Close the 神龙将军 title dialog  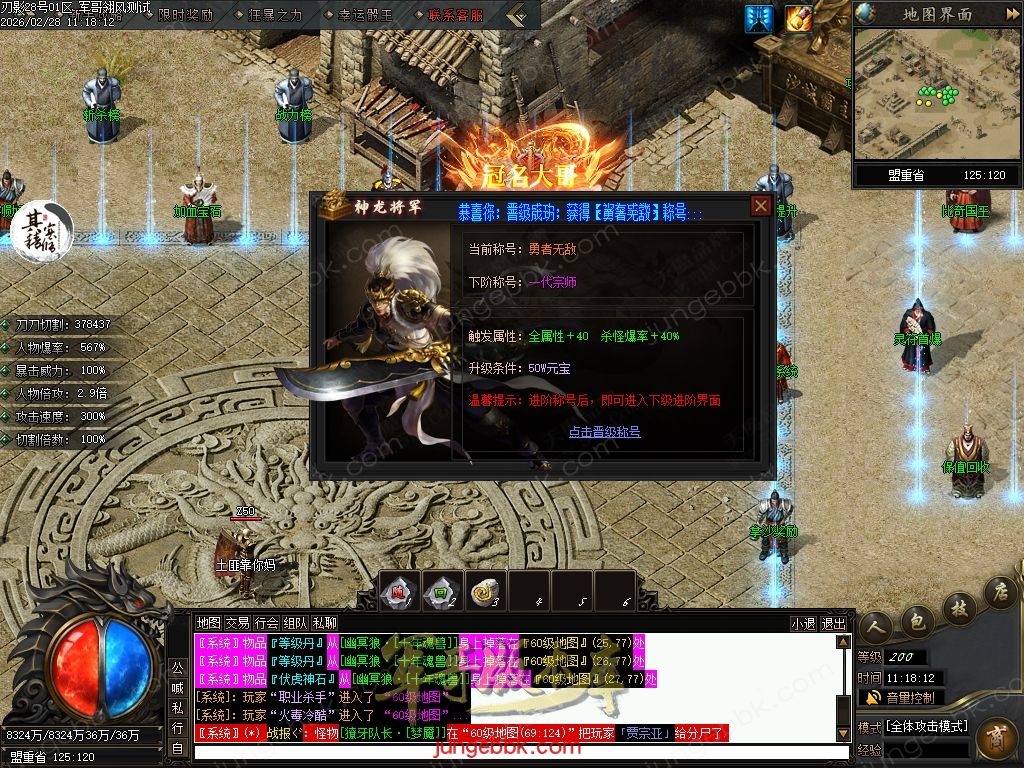(761, 206)
